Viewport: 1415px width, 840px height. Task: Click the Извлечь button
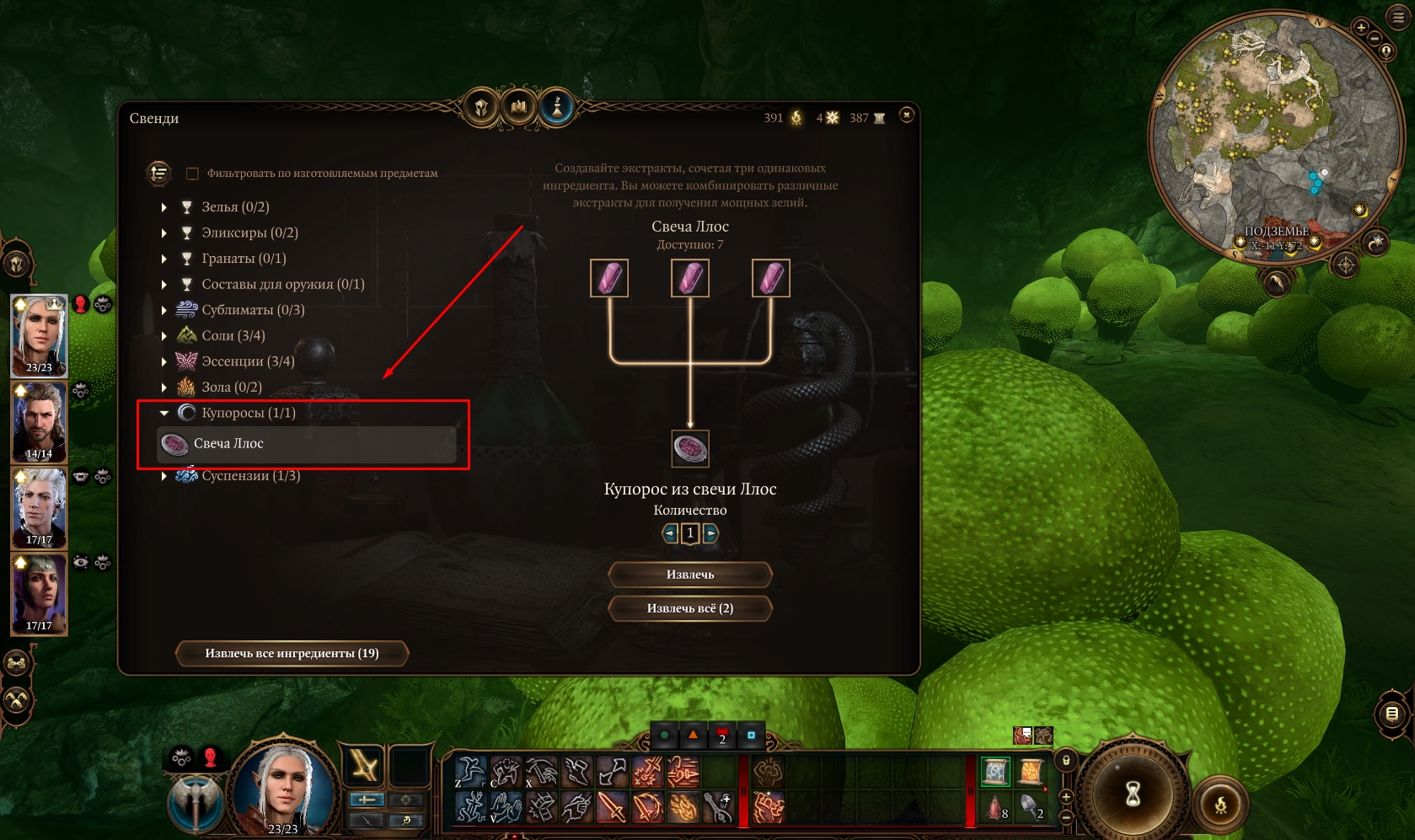point(689,575)
